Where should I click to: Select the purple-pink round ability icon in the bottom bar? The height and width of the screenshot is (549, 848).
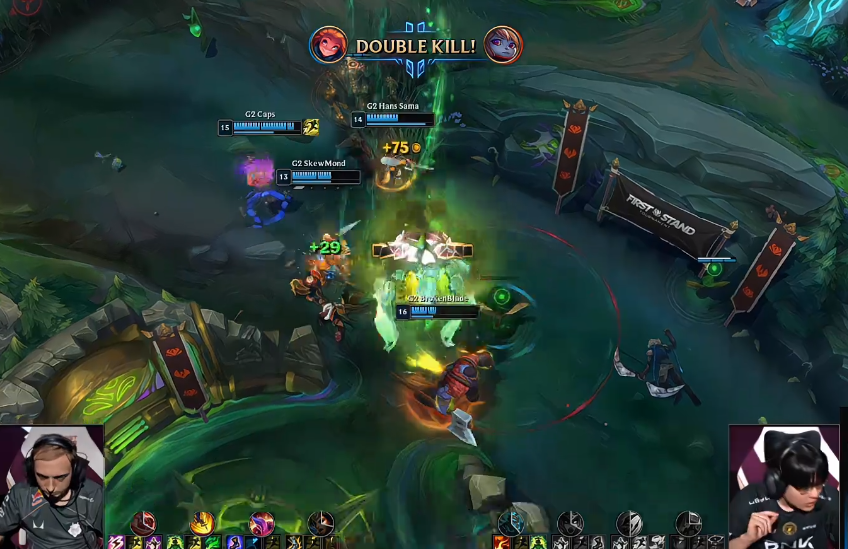[262, 522]
